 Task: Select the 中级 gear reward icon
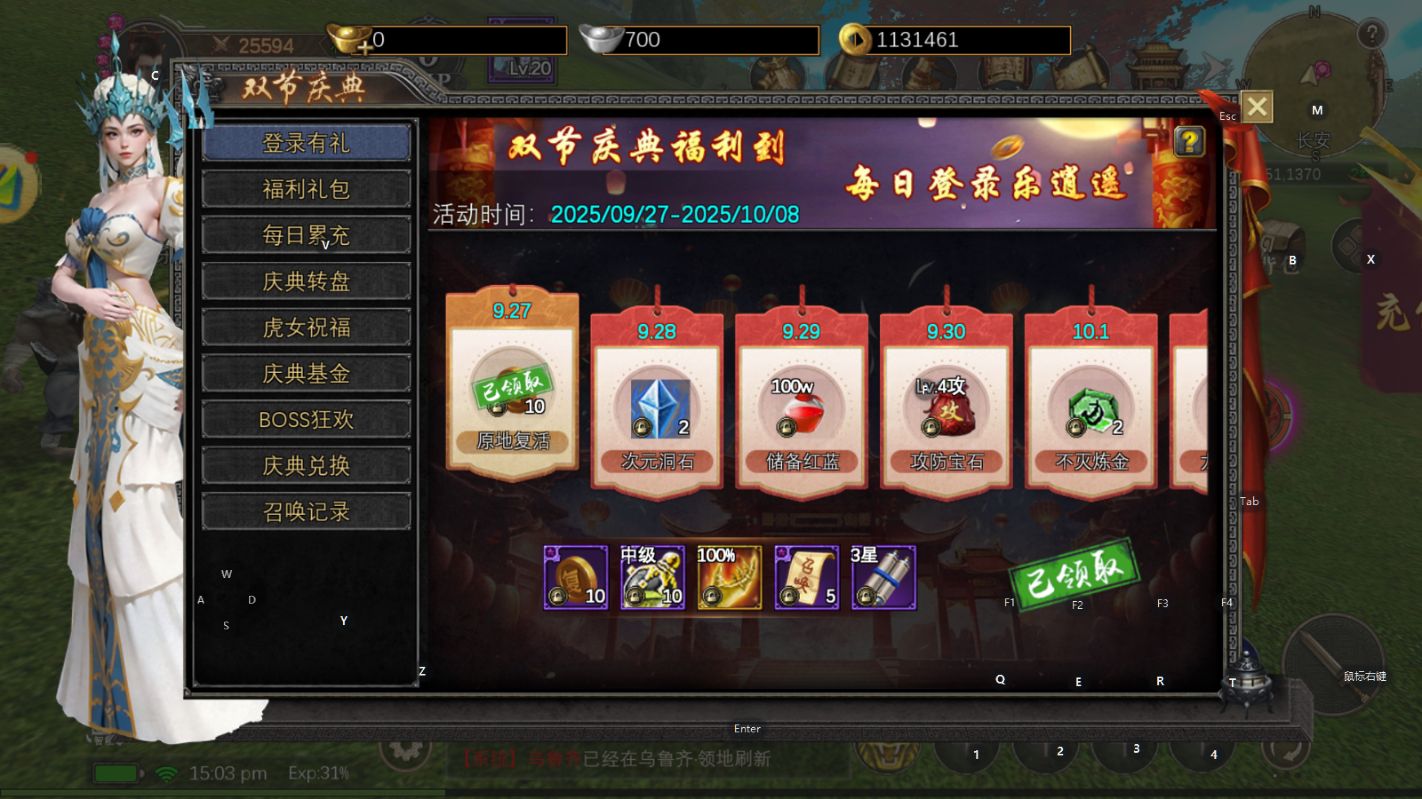coord(652,576)
